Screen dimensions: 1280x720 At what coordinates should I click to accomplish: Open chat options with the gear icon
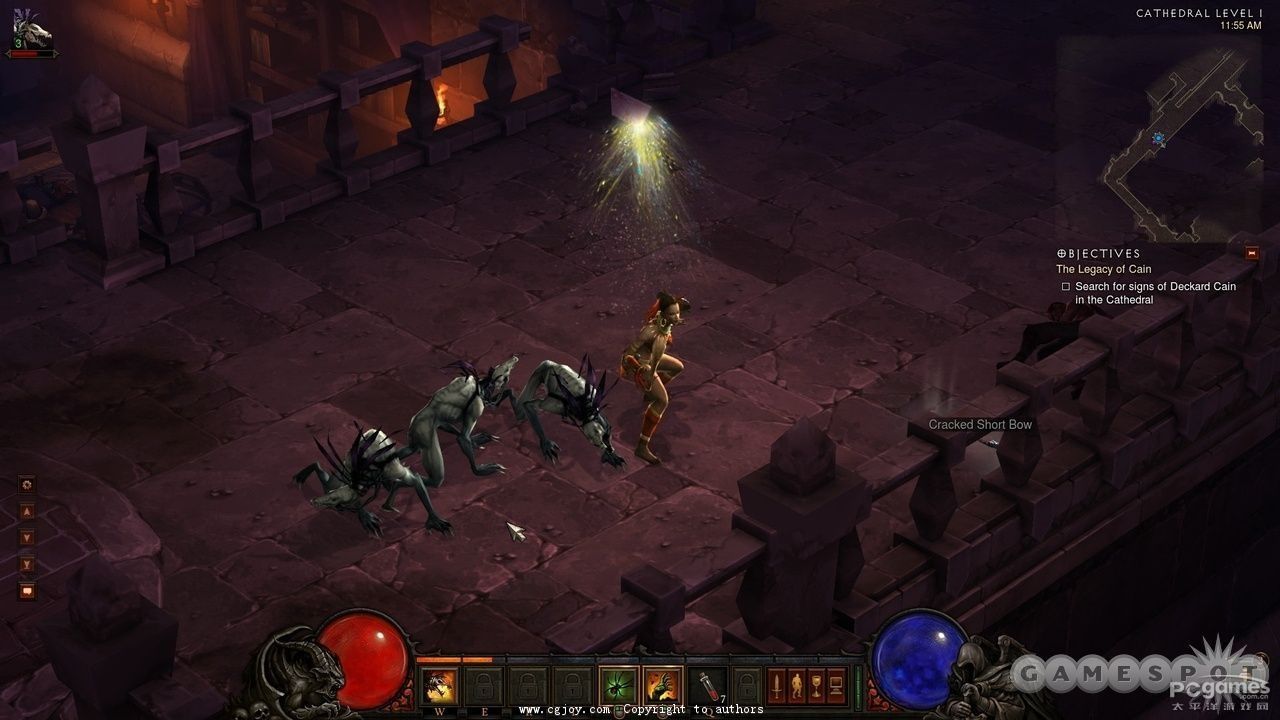27,485
